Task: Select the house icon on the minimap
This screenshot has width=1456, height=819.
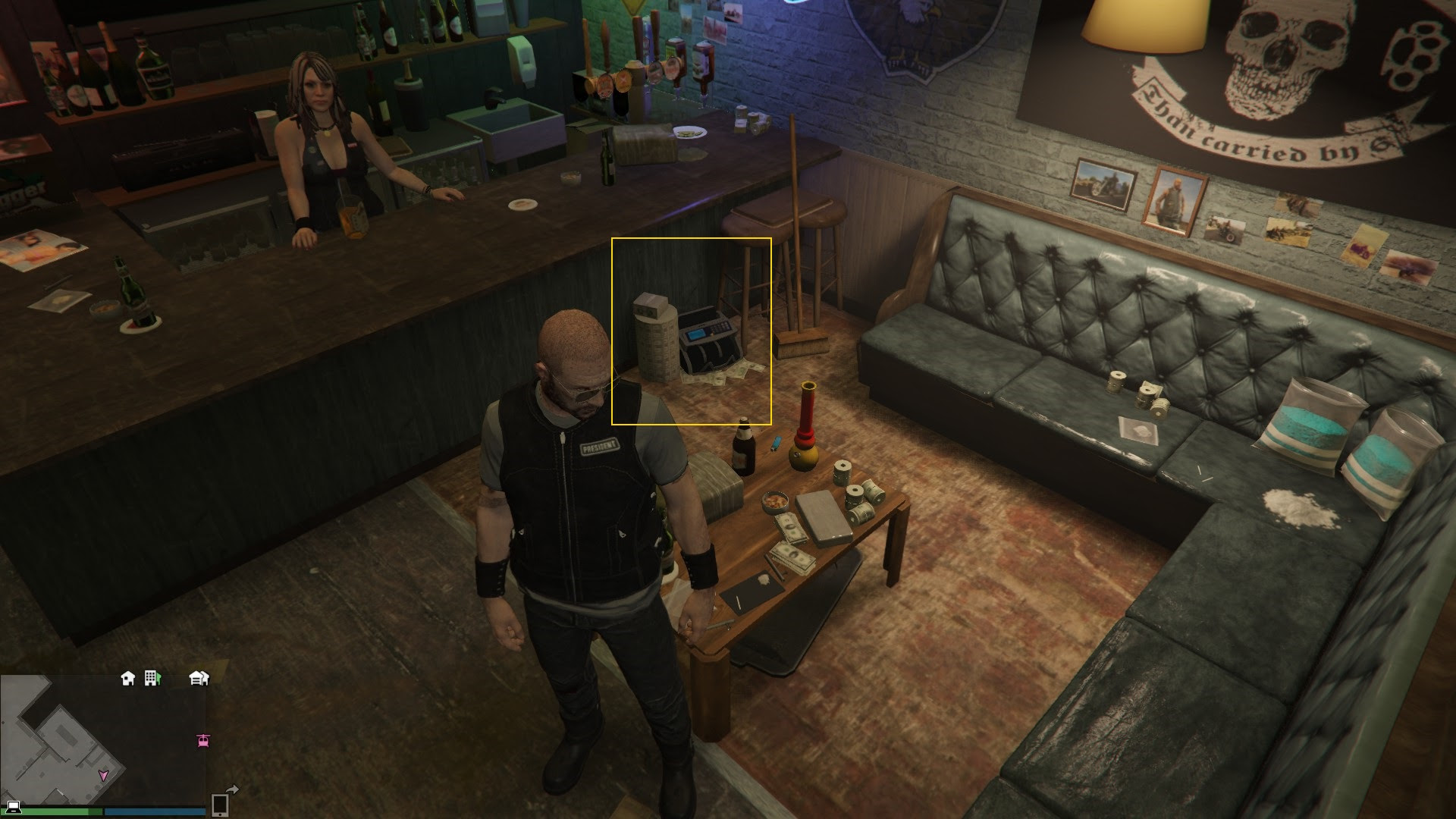Action: pos(128,677)
